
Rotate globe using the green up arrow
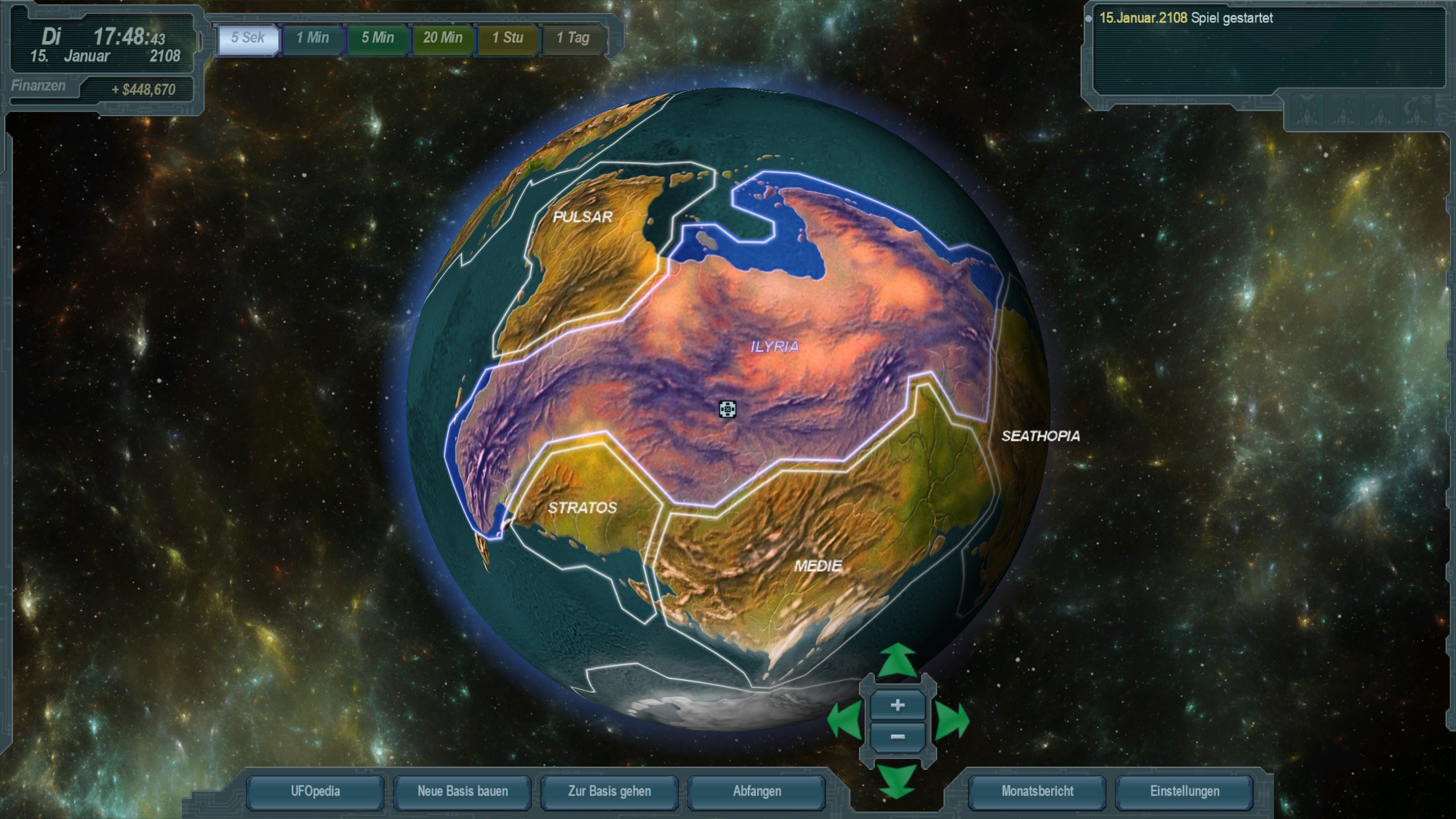pyautogui.click(x=897, y=661)
